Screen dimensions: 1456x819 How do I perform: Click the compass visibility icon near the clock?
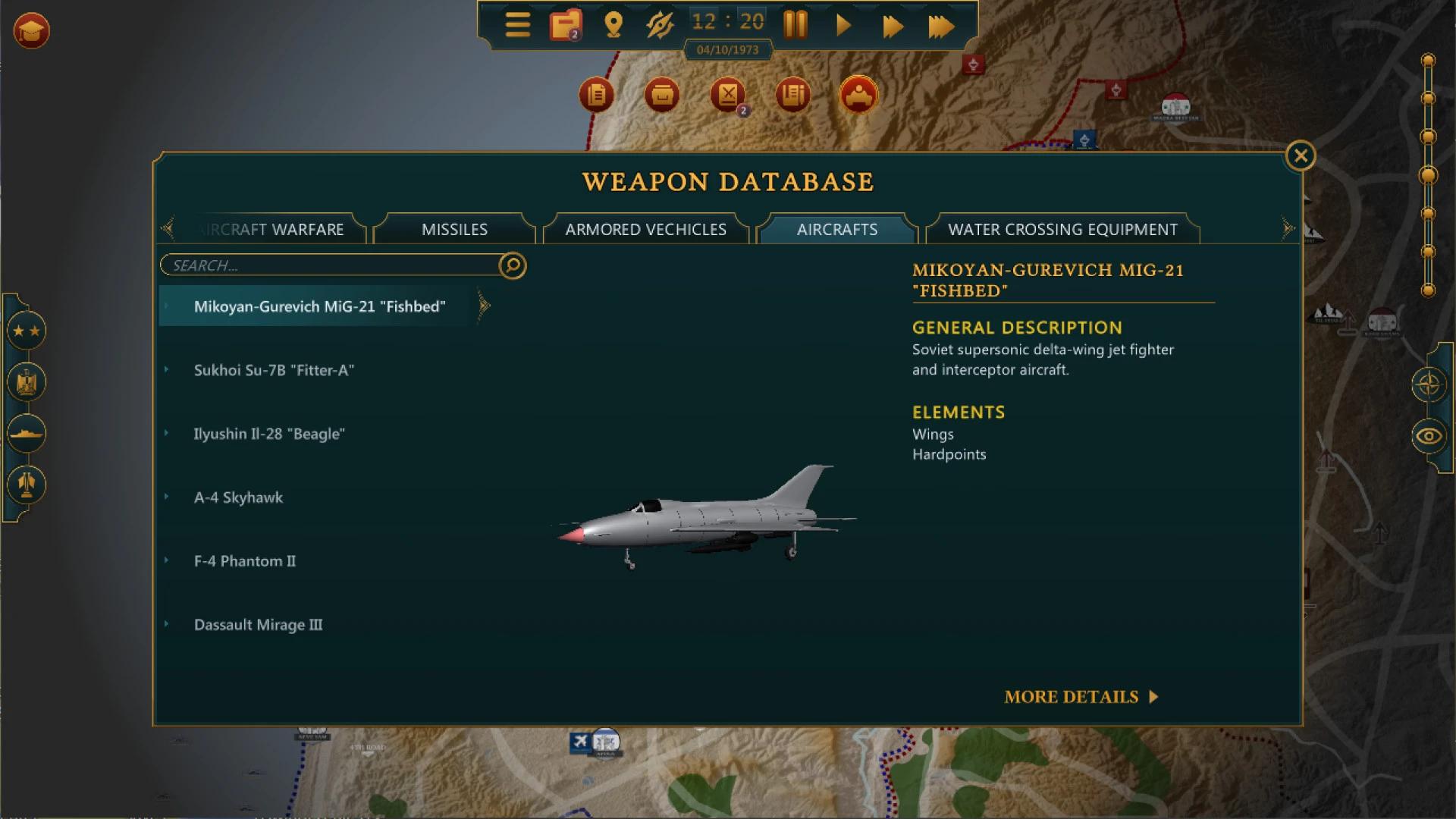[660, 25]
